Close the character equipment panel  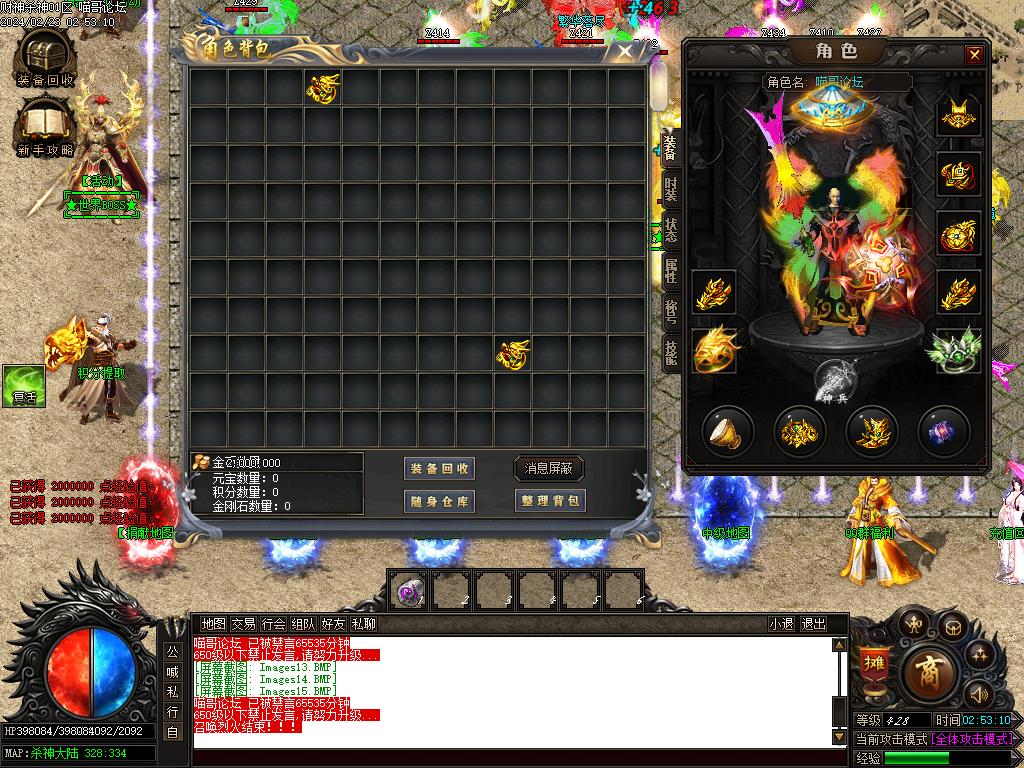click(974, 55)
